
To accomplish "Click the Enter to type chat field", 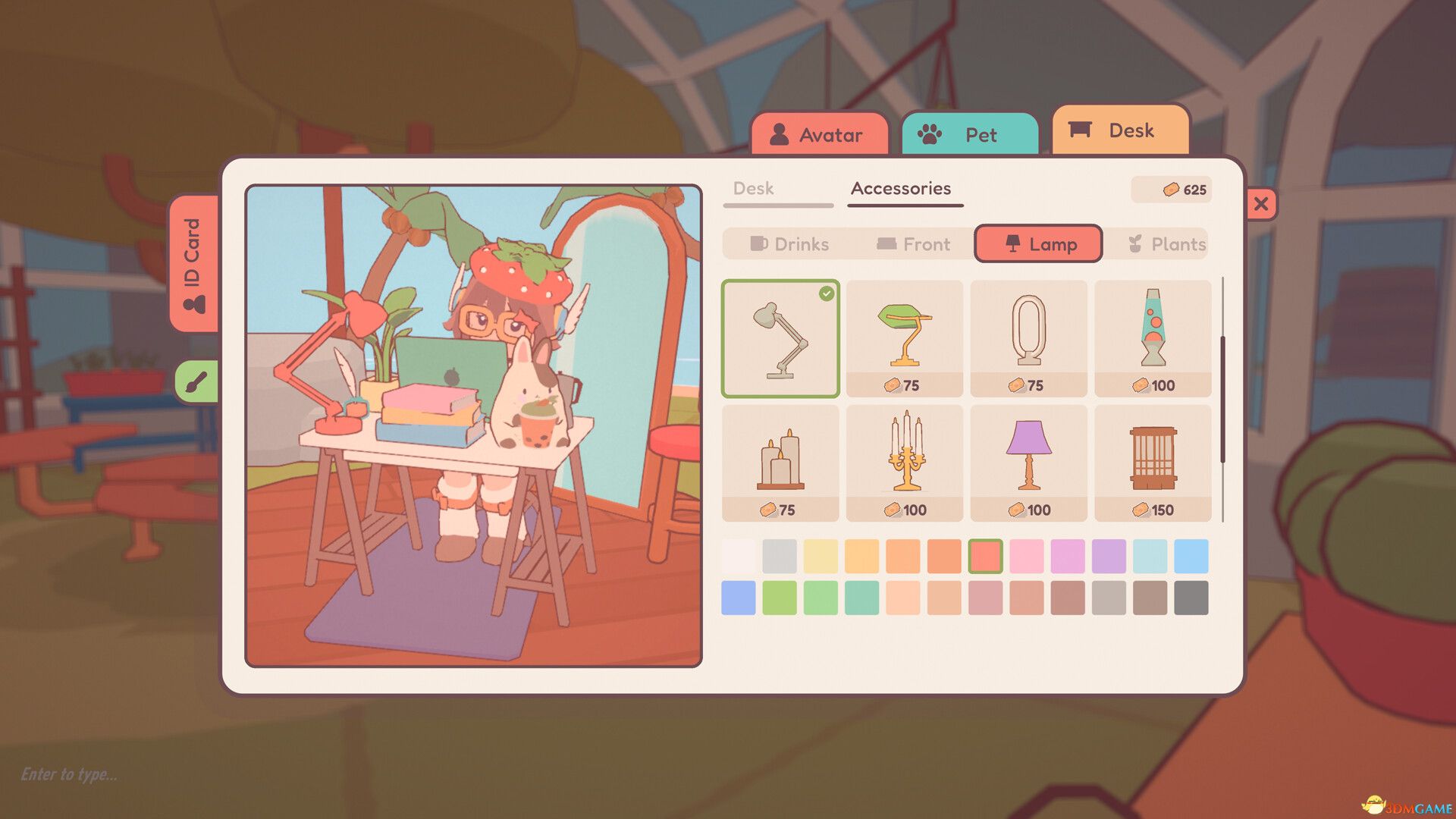I will coord(68,775).
